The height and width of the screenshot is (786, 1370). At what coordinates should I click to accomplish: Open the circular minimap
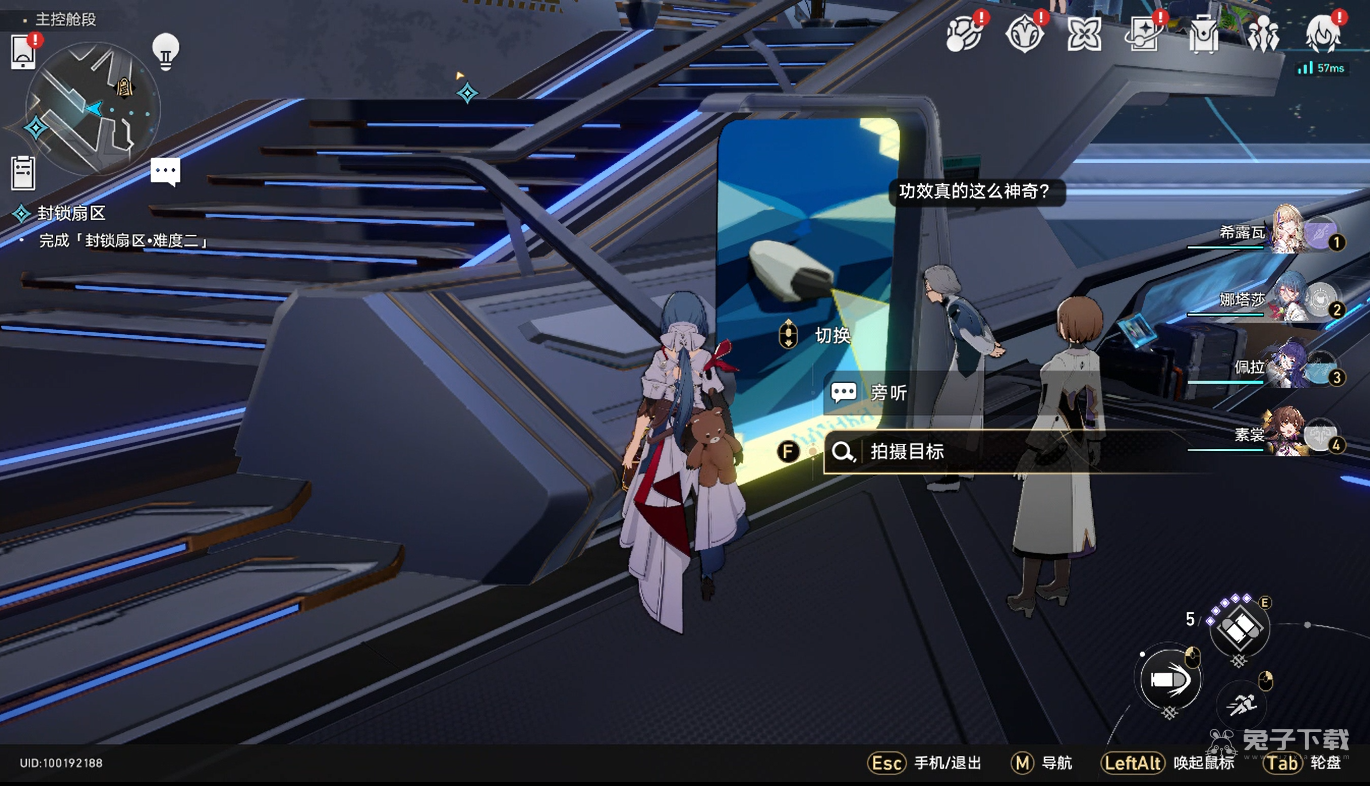click(x=92, y=108)
